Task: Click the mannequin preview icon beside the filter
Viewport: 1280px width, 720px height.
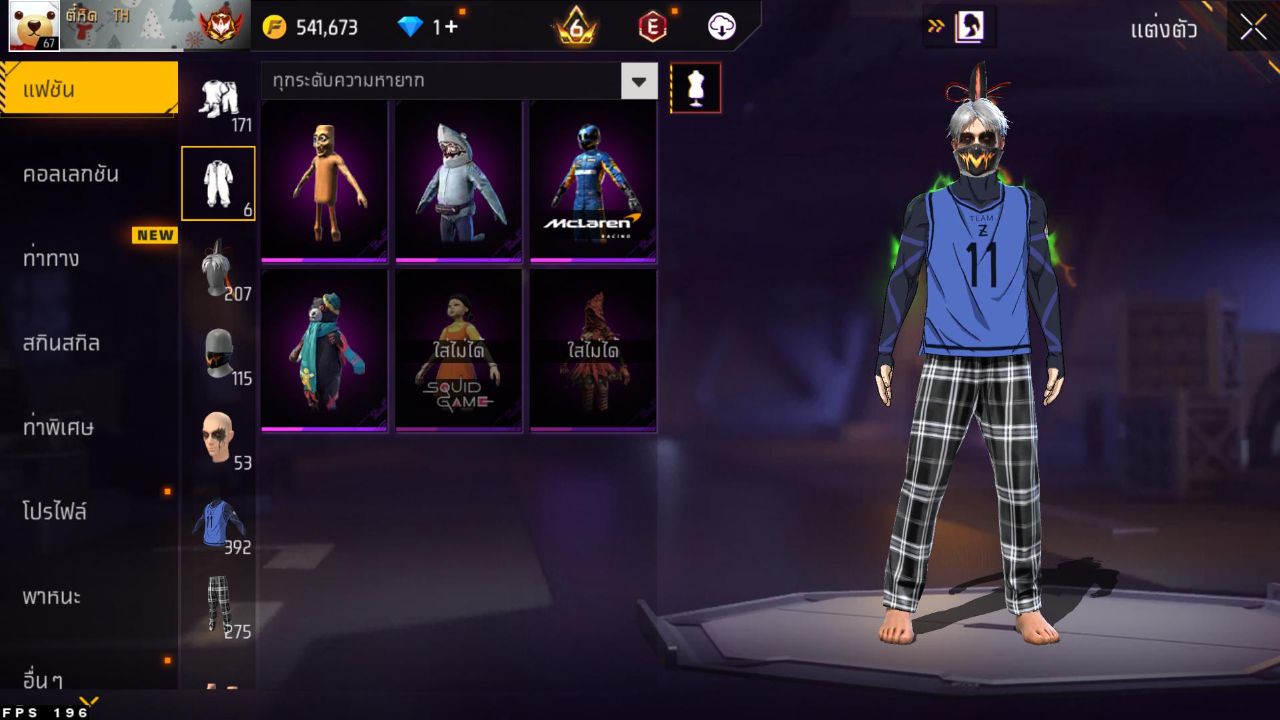Action: point(695,86)
